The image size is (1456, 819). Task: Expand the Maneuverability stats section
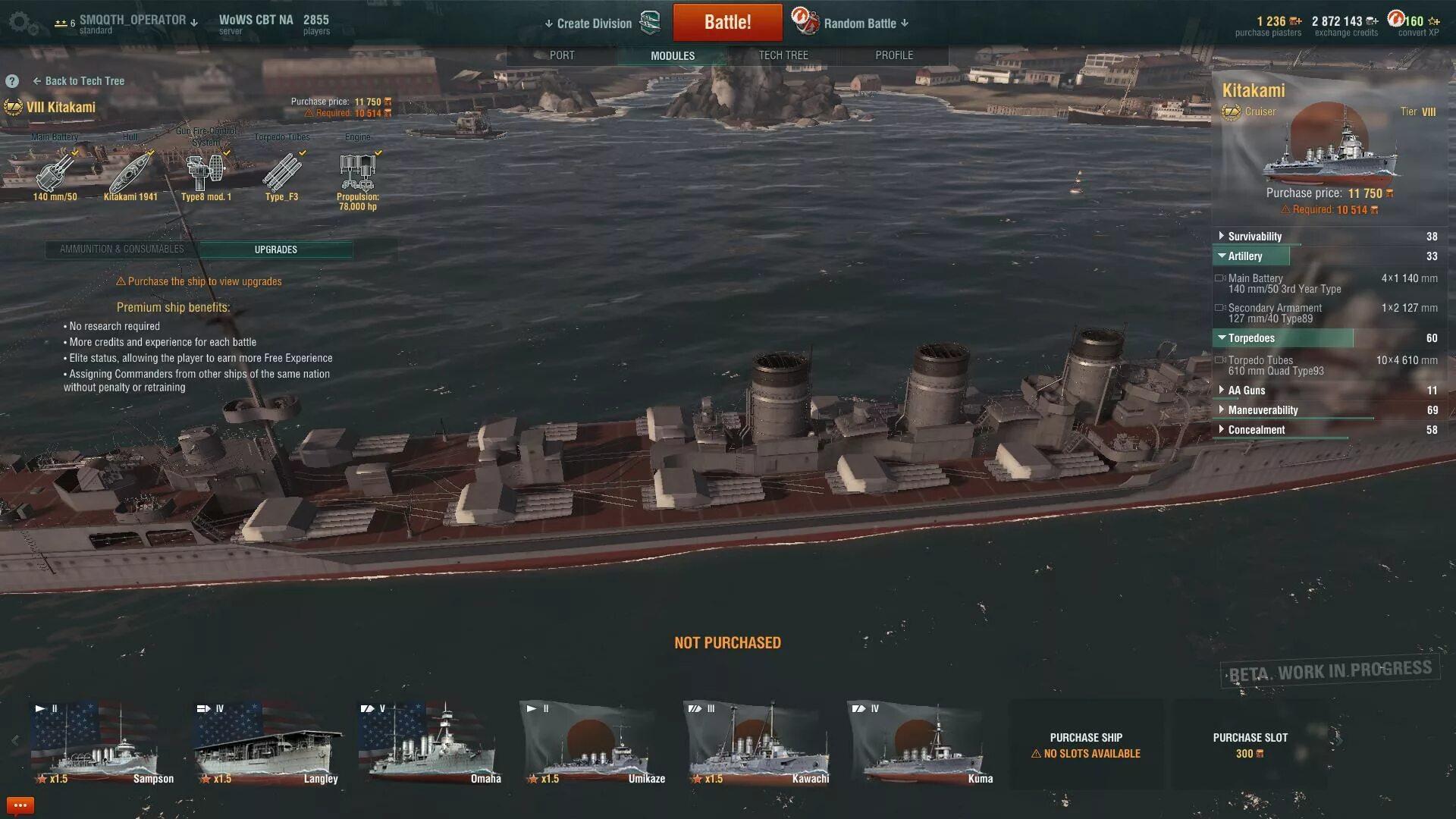(1263, 410)
